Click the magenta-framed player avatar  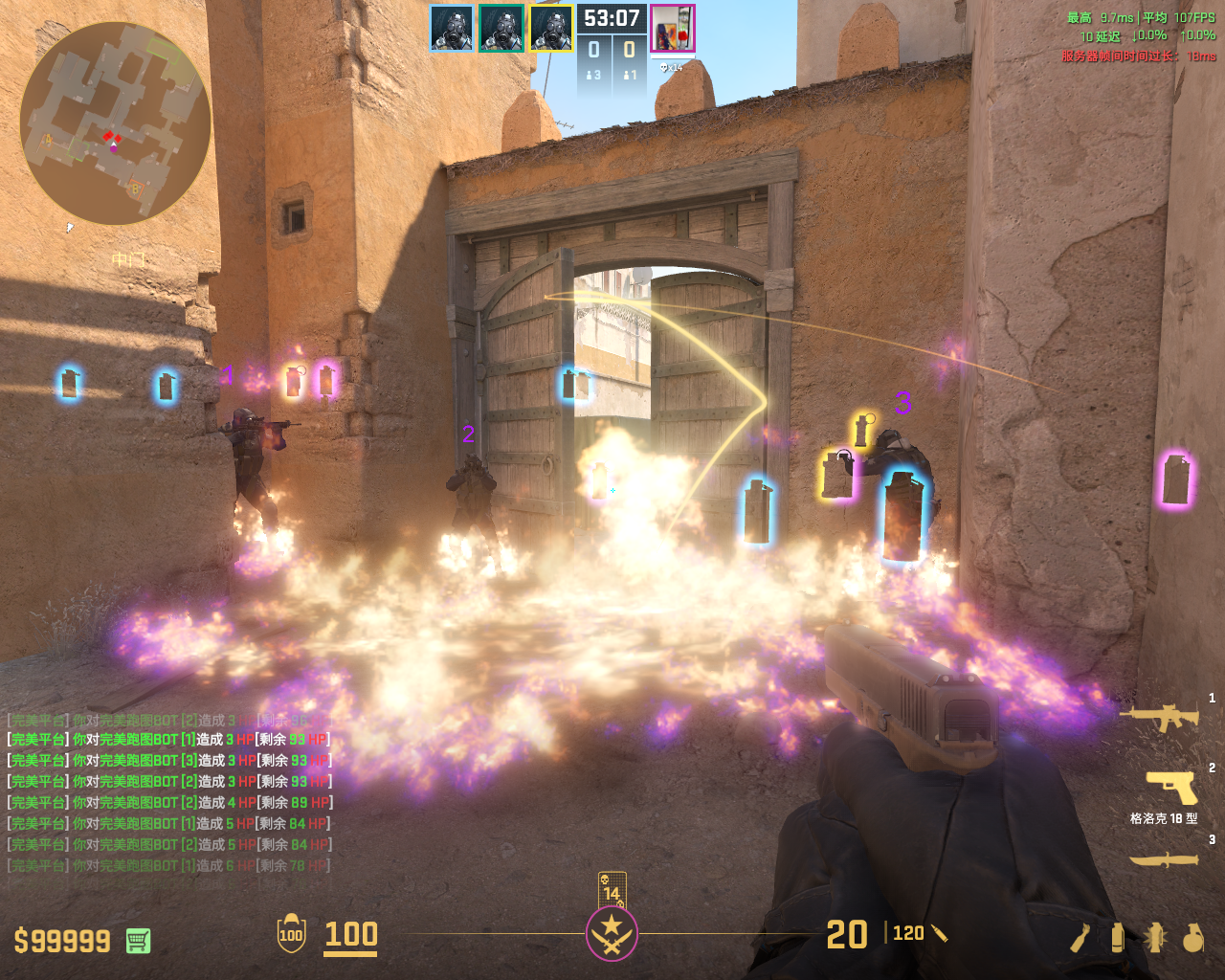673,28
